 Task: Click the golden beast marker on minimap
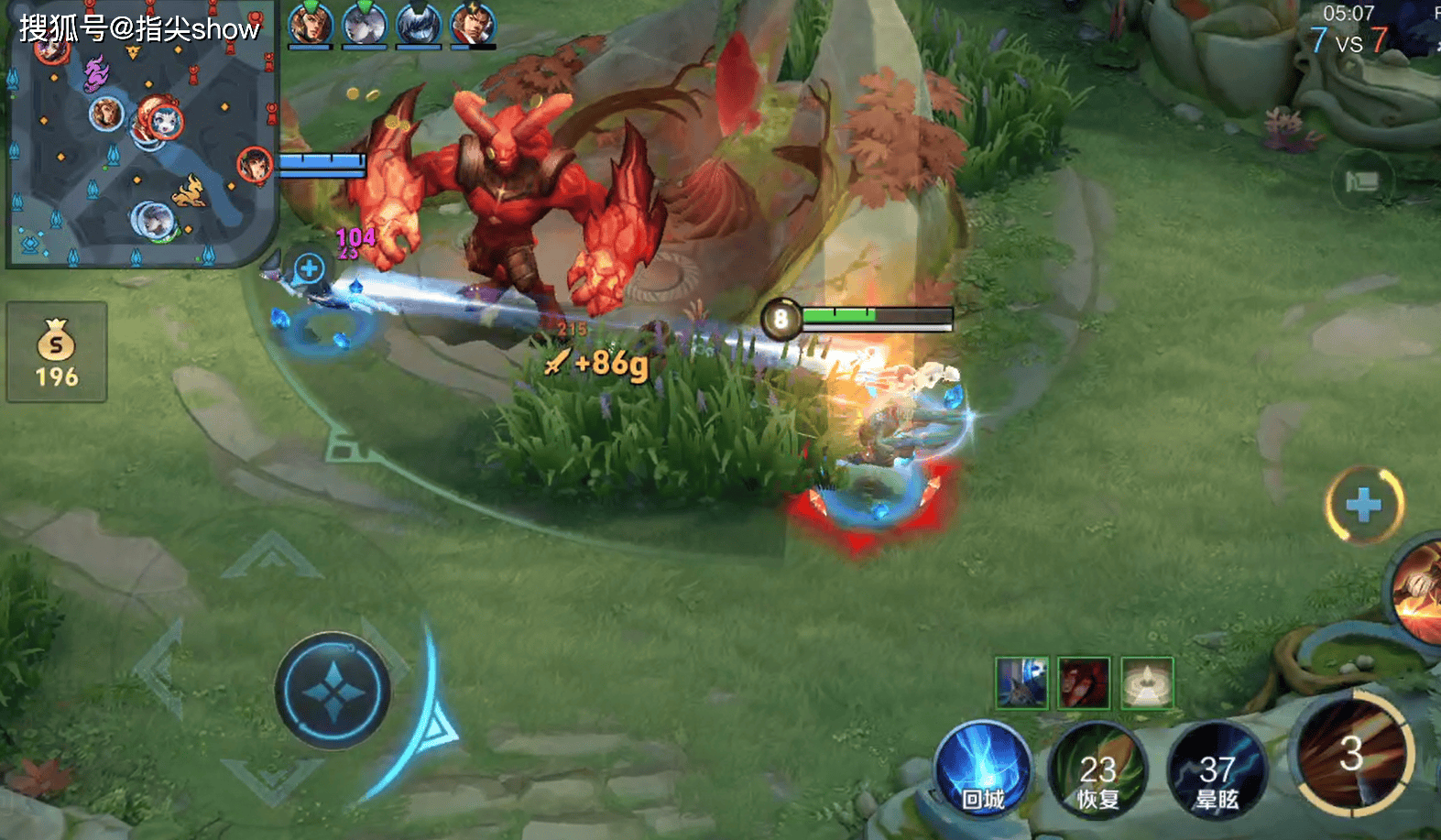[190, 191]
